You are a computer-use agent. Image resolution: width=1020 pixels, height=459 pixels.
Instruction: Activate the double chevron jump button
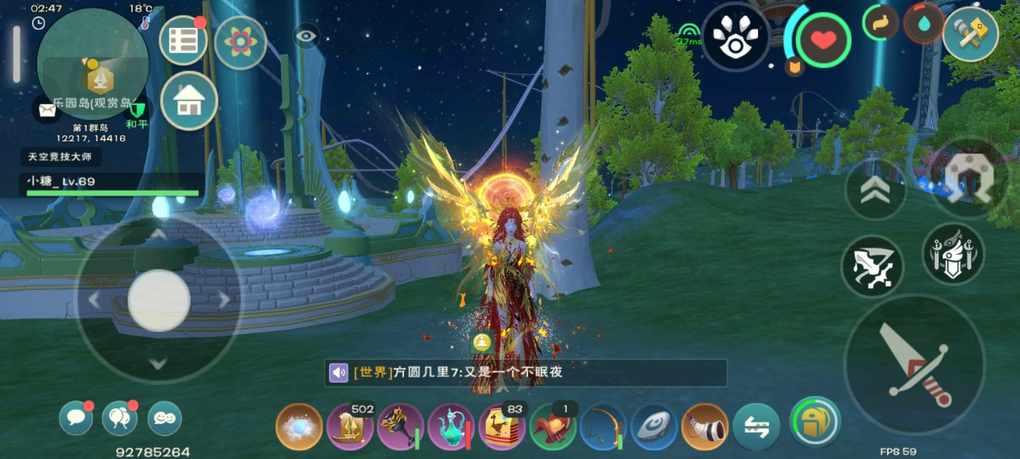tap(875, 190)
